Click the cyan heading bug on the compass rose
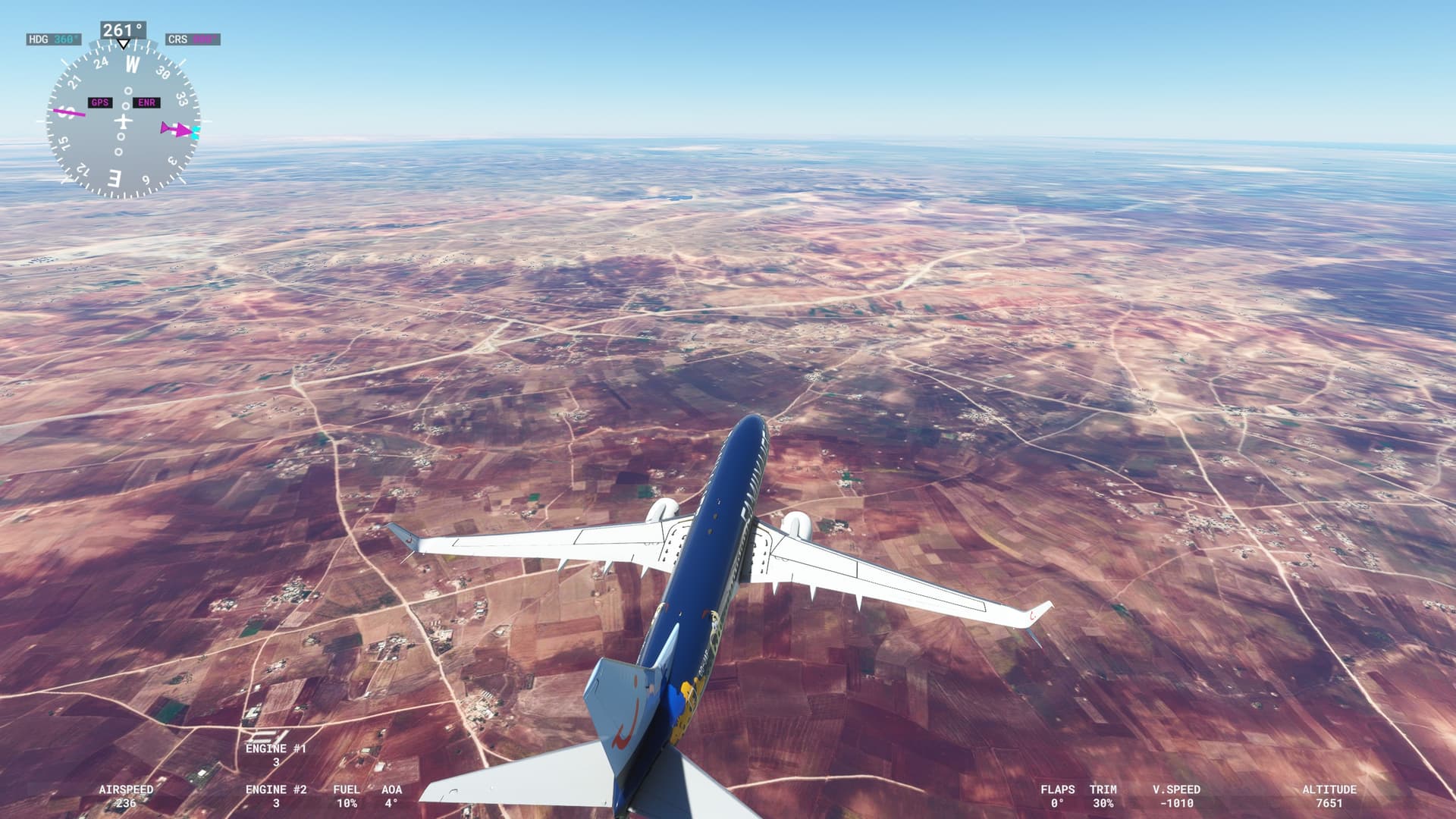 [196, 132]
